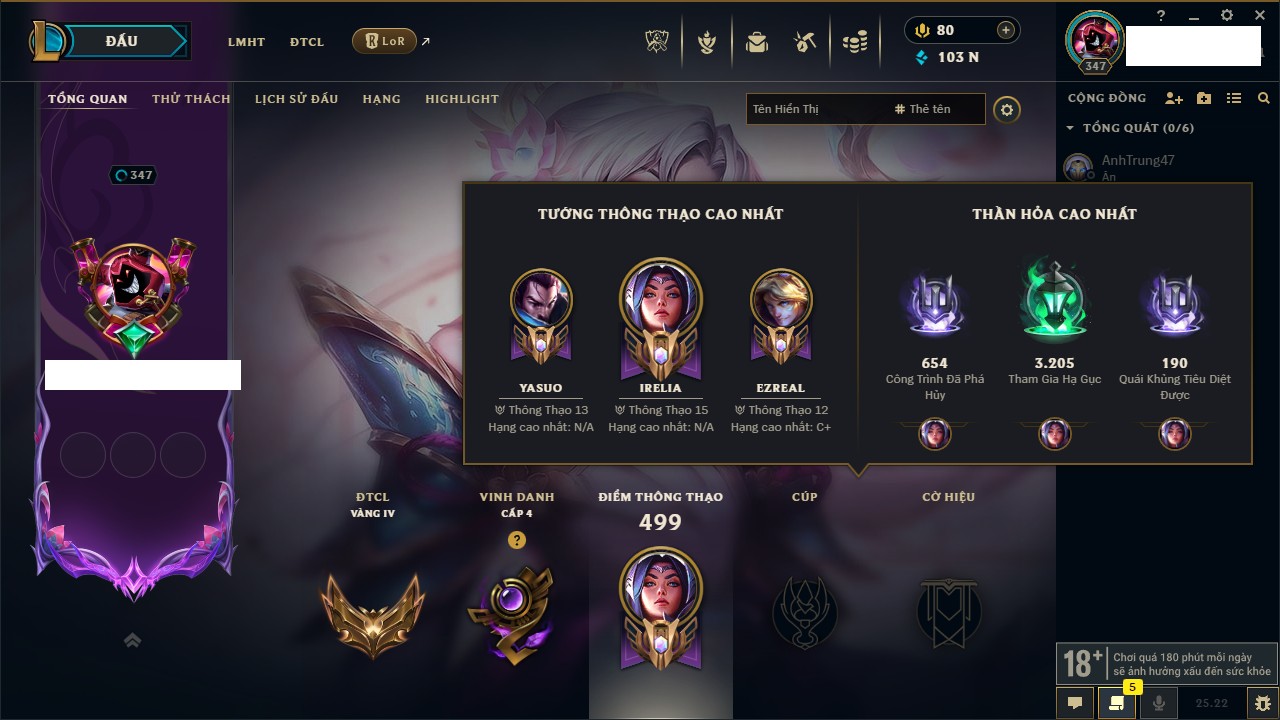1280x720 pixels.
Task: Click the ĐẤU play button
Action: click(x=121, y=41)
